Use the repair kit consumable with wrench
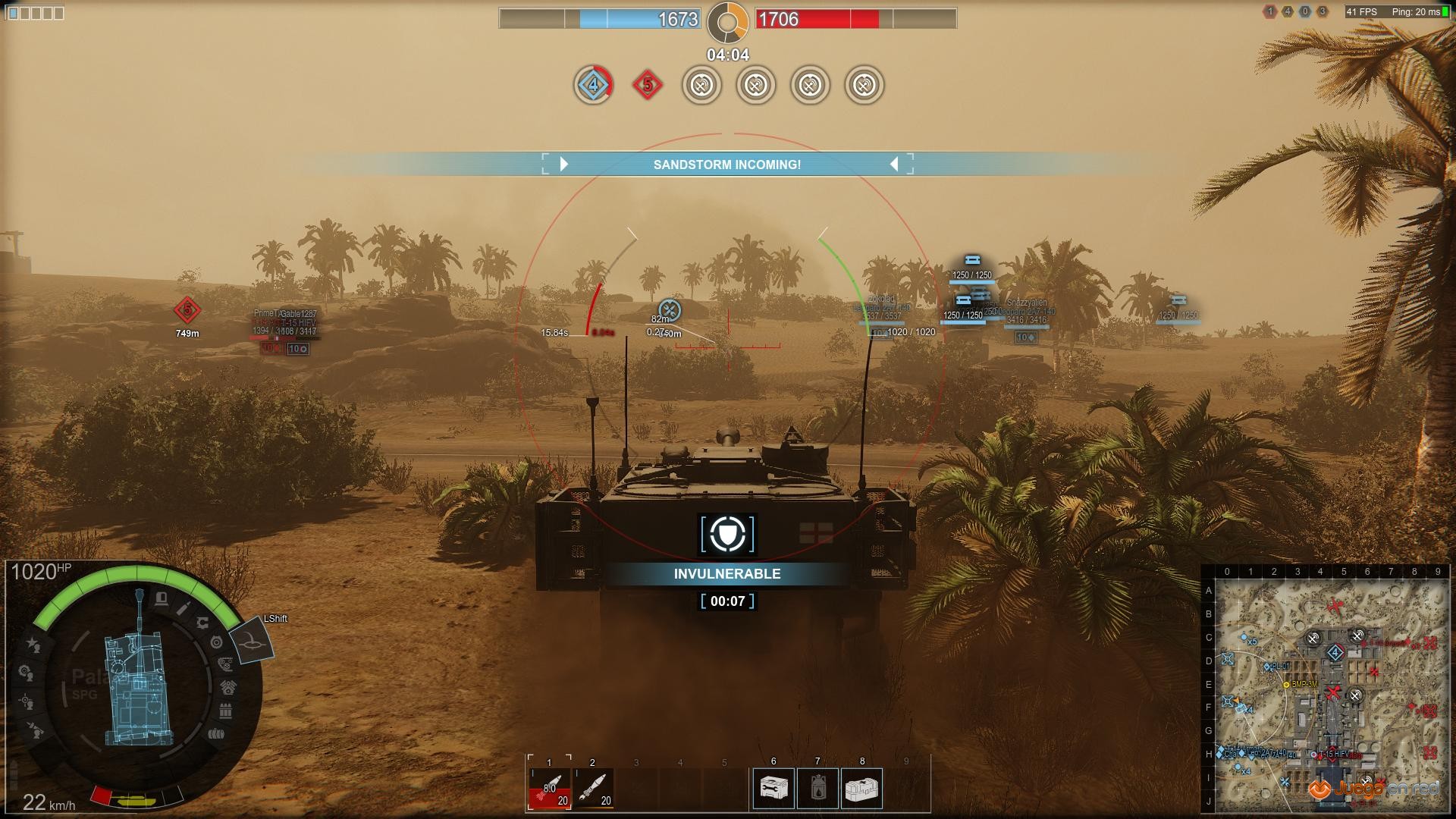 773,789
